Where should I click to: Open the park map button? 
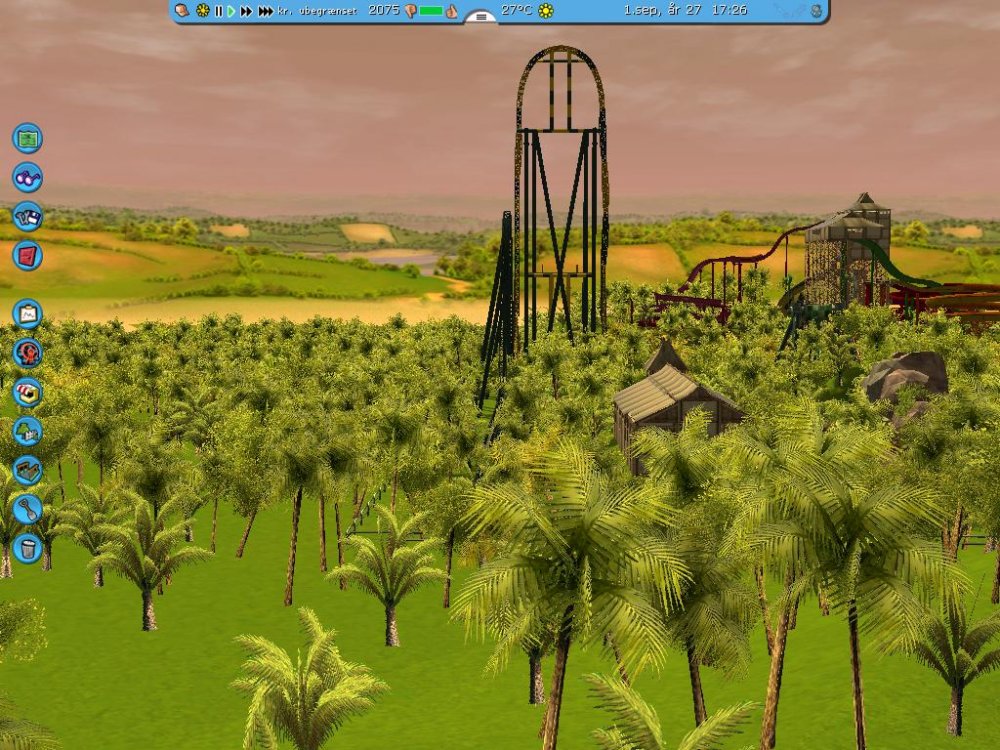point(27,137)
